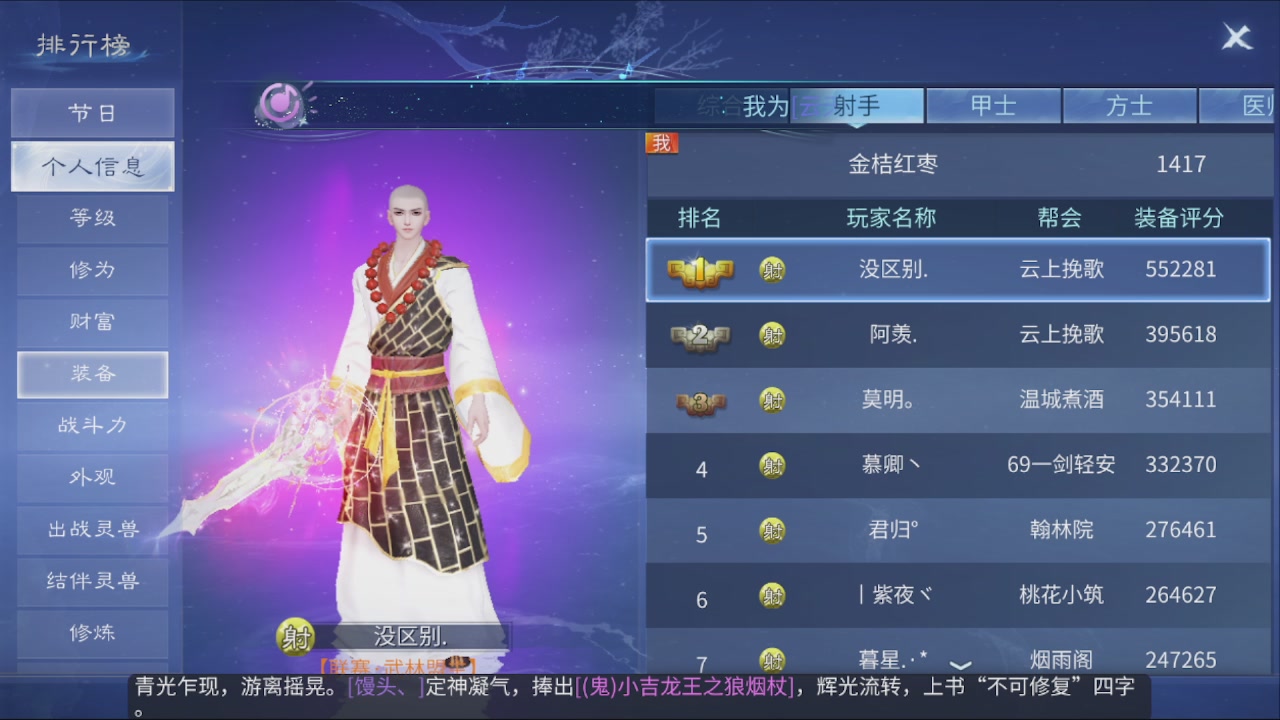The image size is (1280, 720).
Task: Select the 射 icon beside 丨紫夜ヾ
Action: (x=771, y=595)
